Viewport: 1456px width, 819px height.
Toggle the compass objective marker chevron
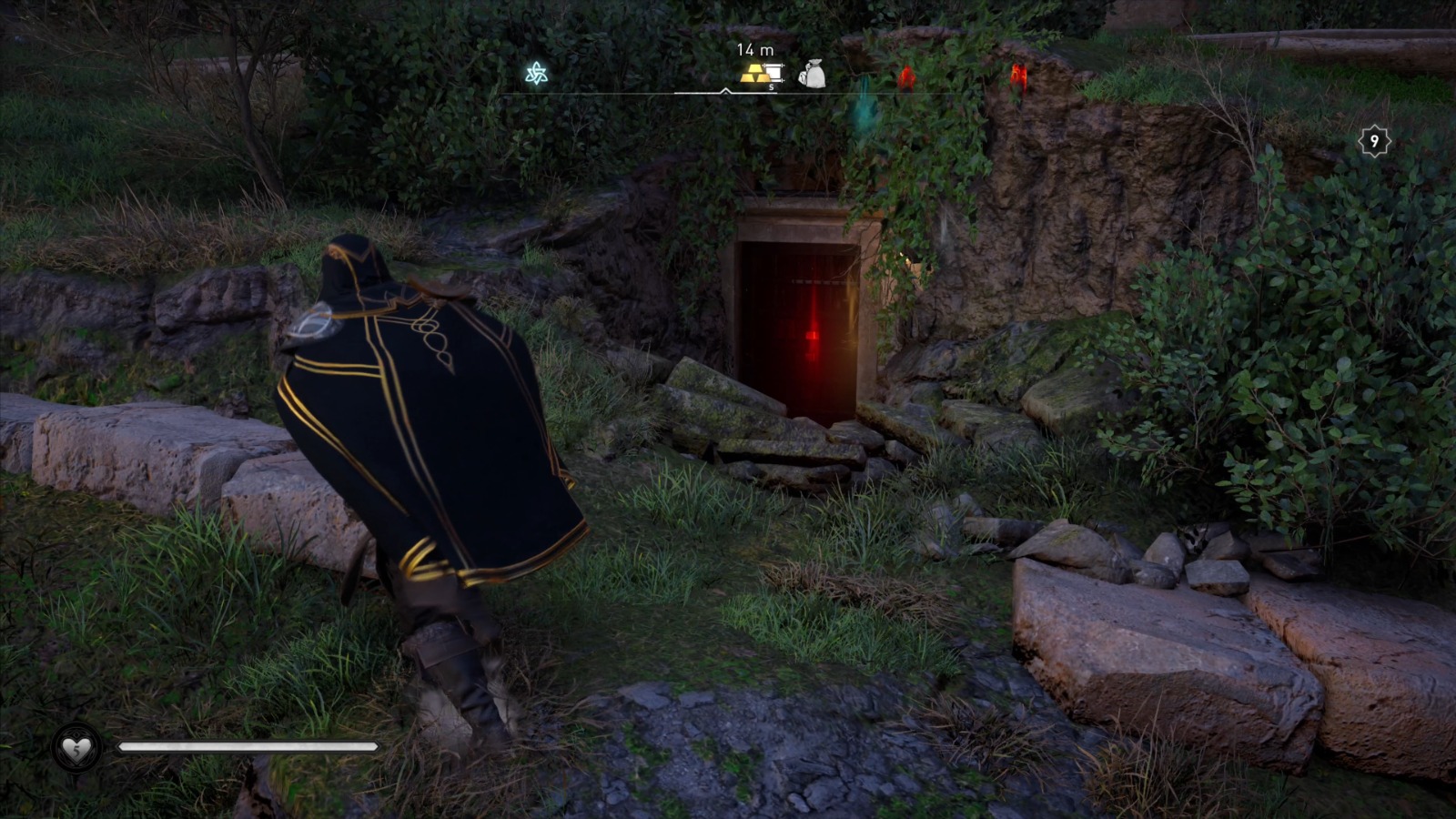pos(726,91)
